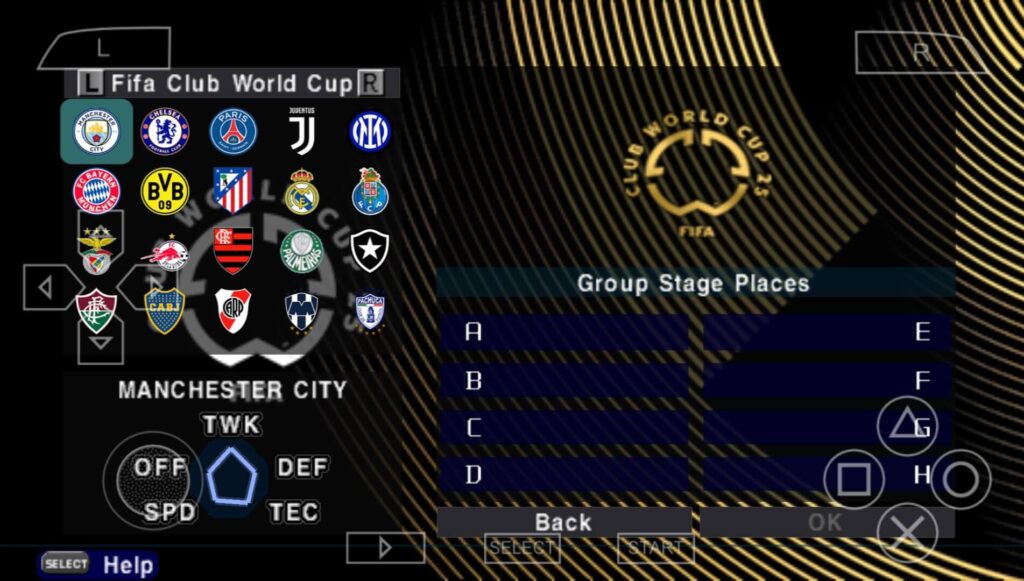Tap the emulator's START overlay button
The height and width of the screenshot is (581, 1024).
[x=655, y=548]
